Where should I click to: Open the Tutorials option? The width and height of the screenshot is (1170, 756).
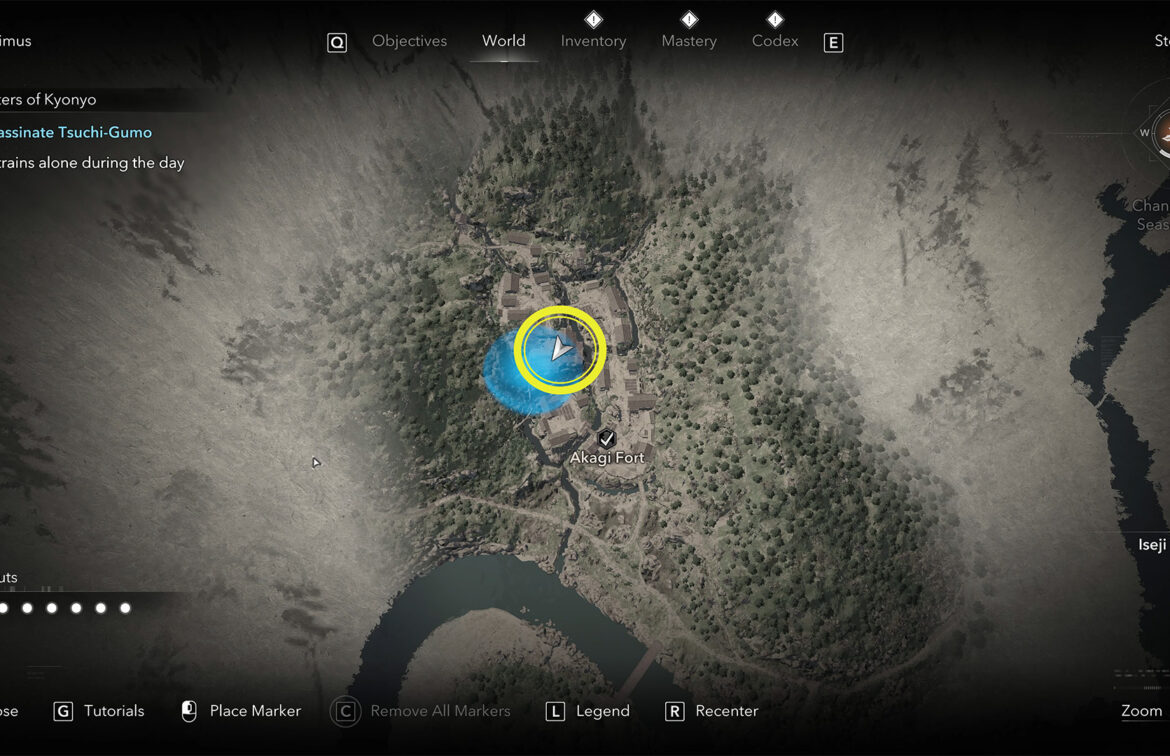[x=113, y=711]
